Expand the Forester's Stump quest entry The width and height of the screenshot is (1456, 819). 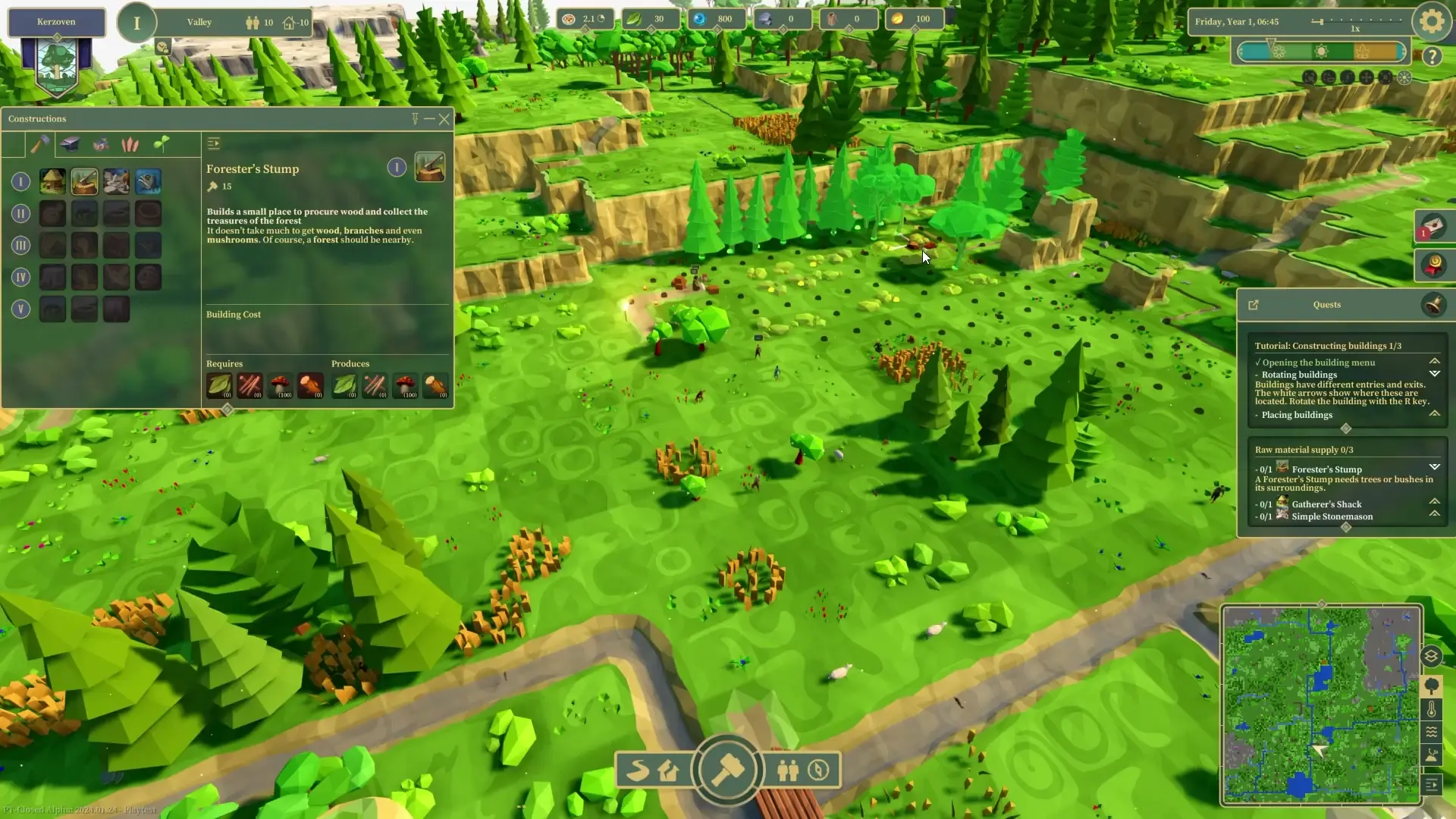click(x=1436, y=467)
